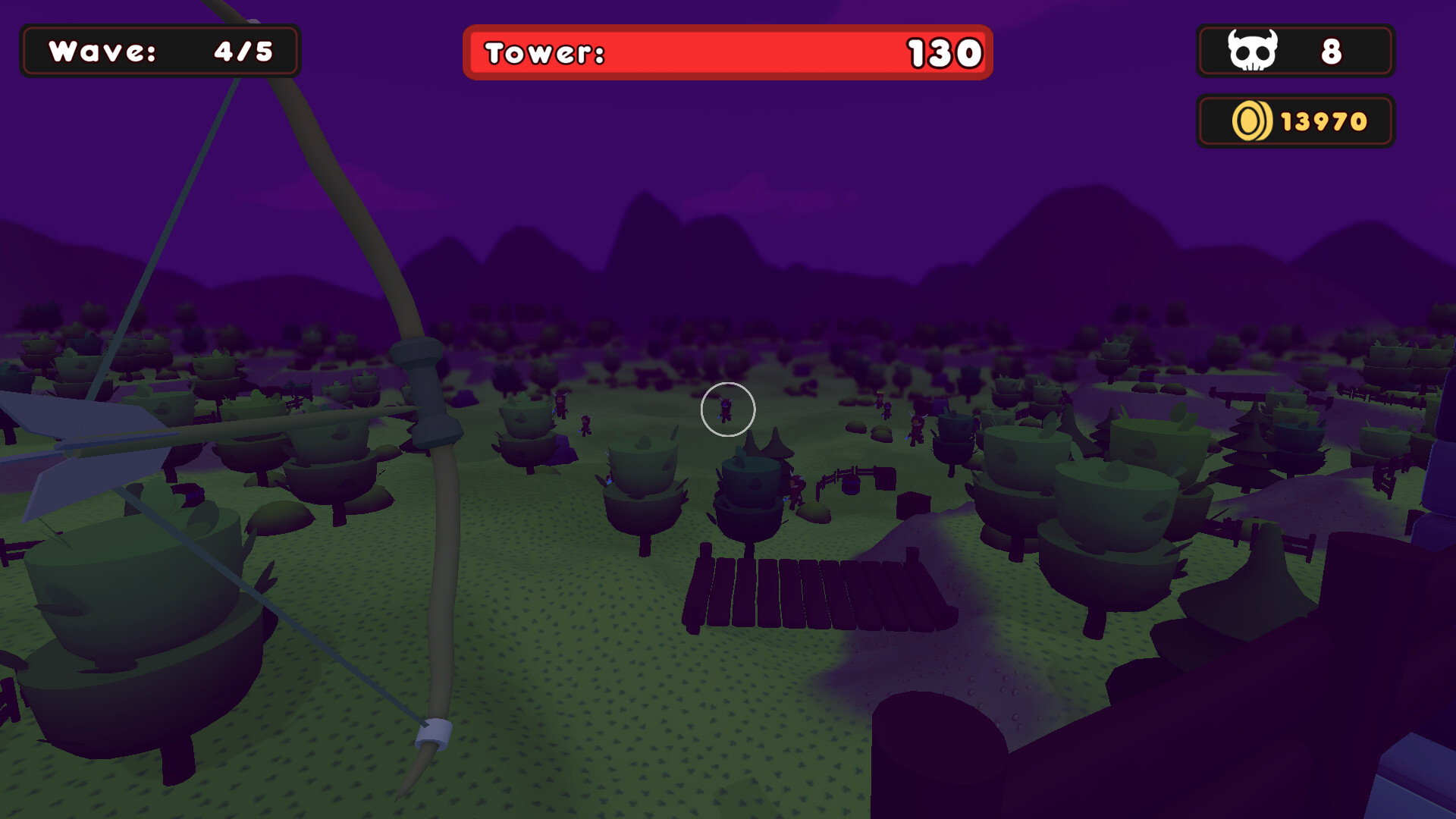Select the Tower label on the health bar

[544, 53]
